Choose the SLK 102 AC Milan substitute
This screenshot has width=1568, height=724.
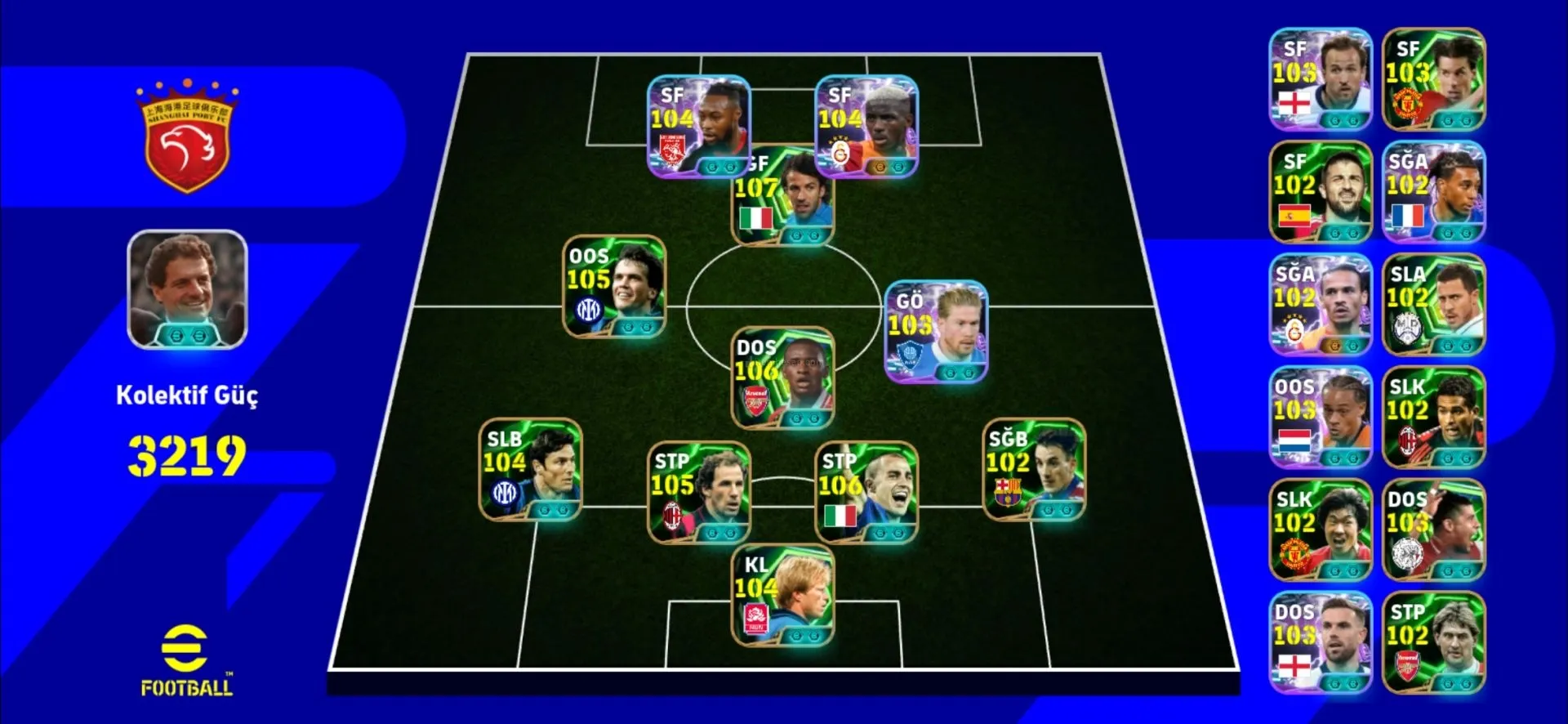point(1433,418)
